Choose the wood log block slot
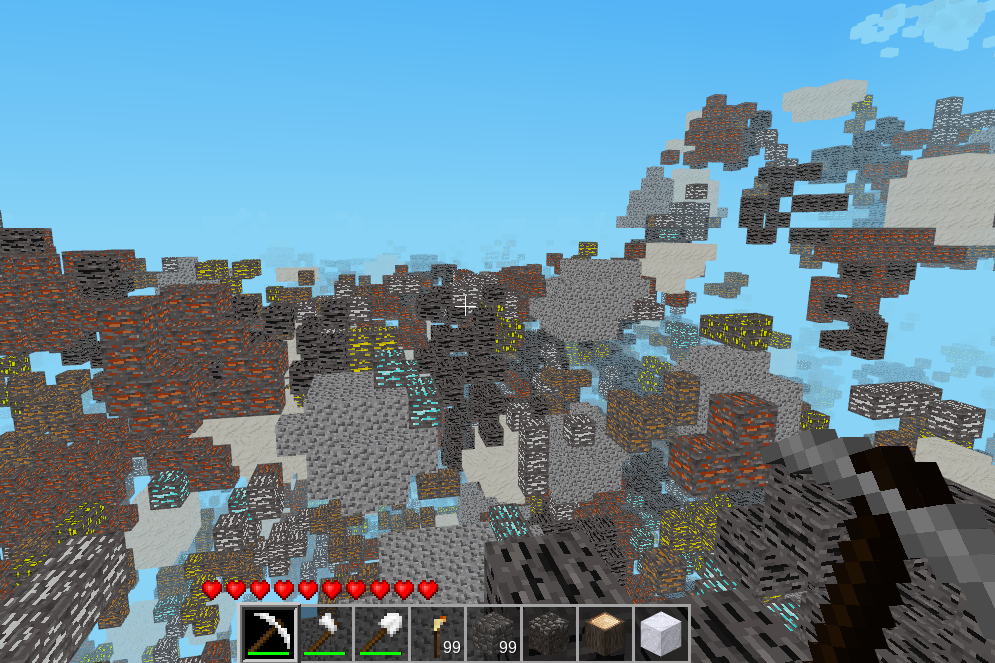 [606, 633]
